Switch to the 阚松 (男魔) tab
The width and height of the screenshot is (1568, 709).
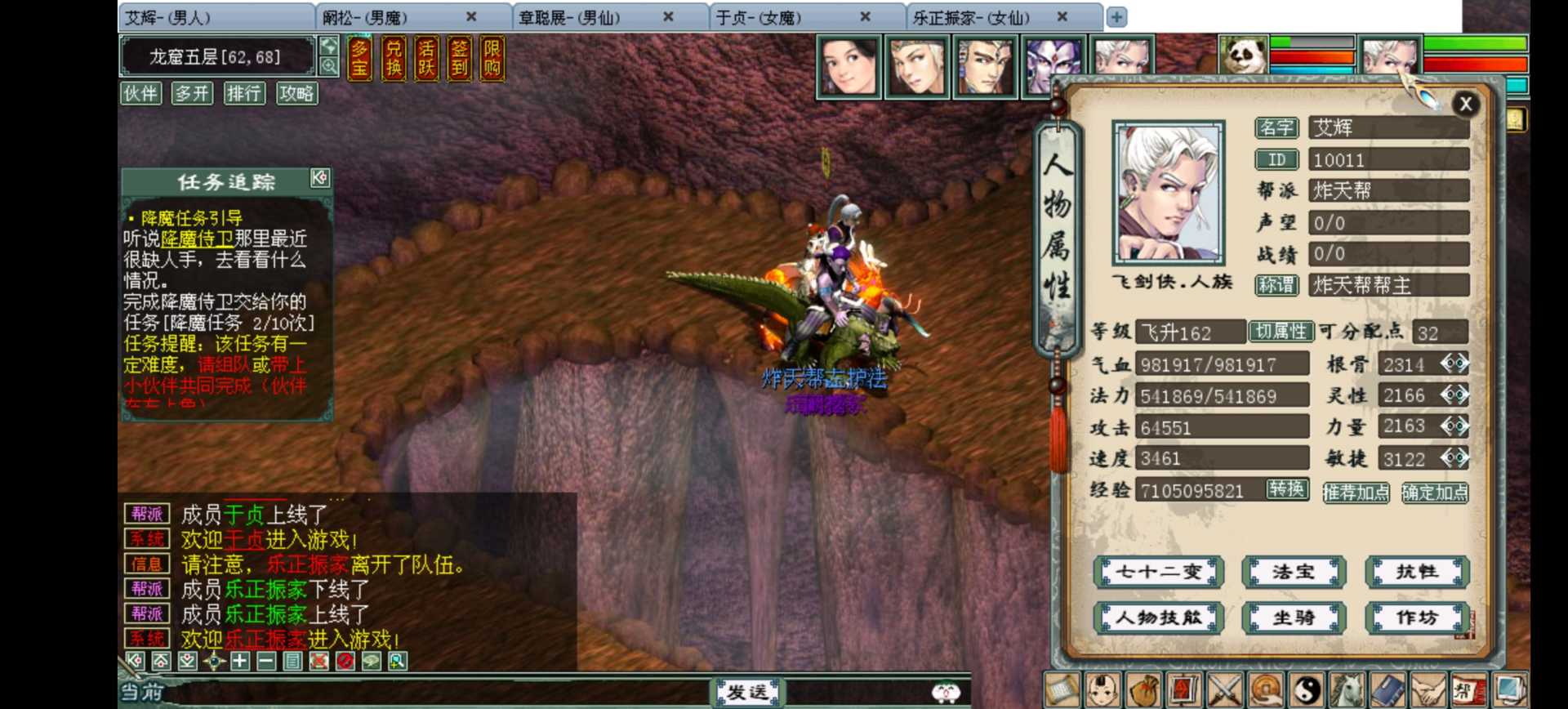click(x=364, y=17)
